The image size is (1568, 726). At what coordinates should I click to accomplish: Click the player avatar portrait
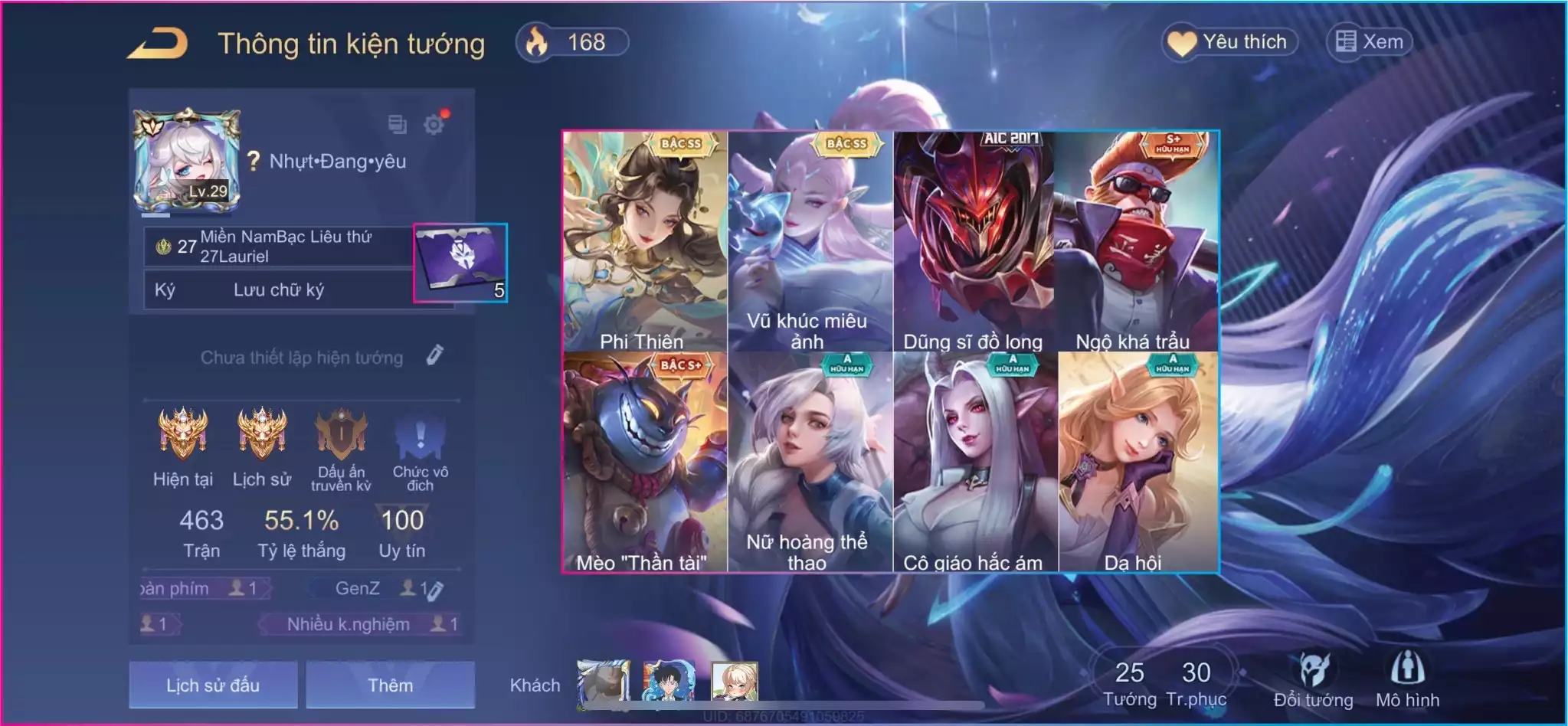[x=187, y=160]
